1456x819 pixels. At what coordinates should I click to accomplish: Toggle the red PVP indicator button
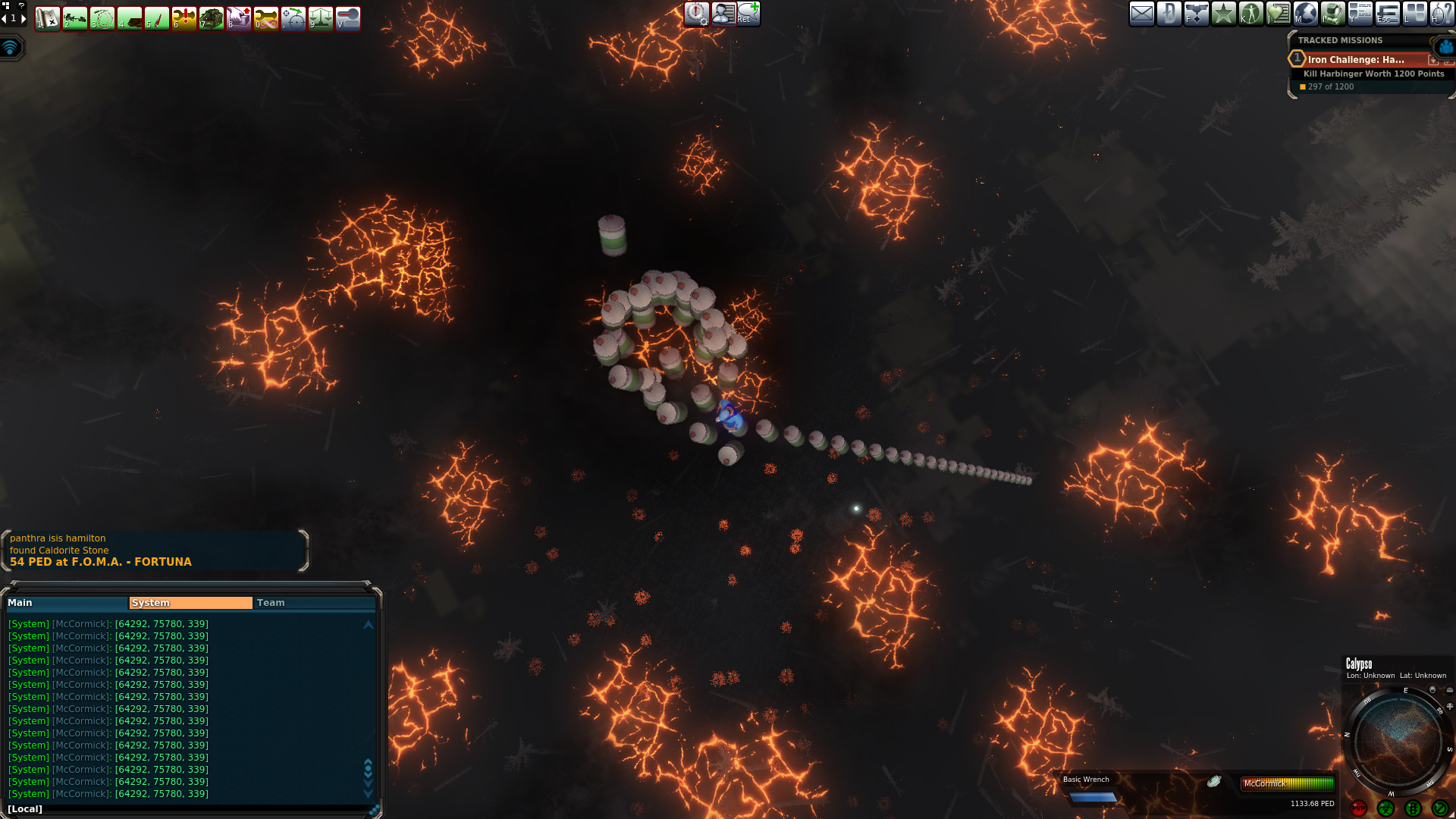point(1358,808)
